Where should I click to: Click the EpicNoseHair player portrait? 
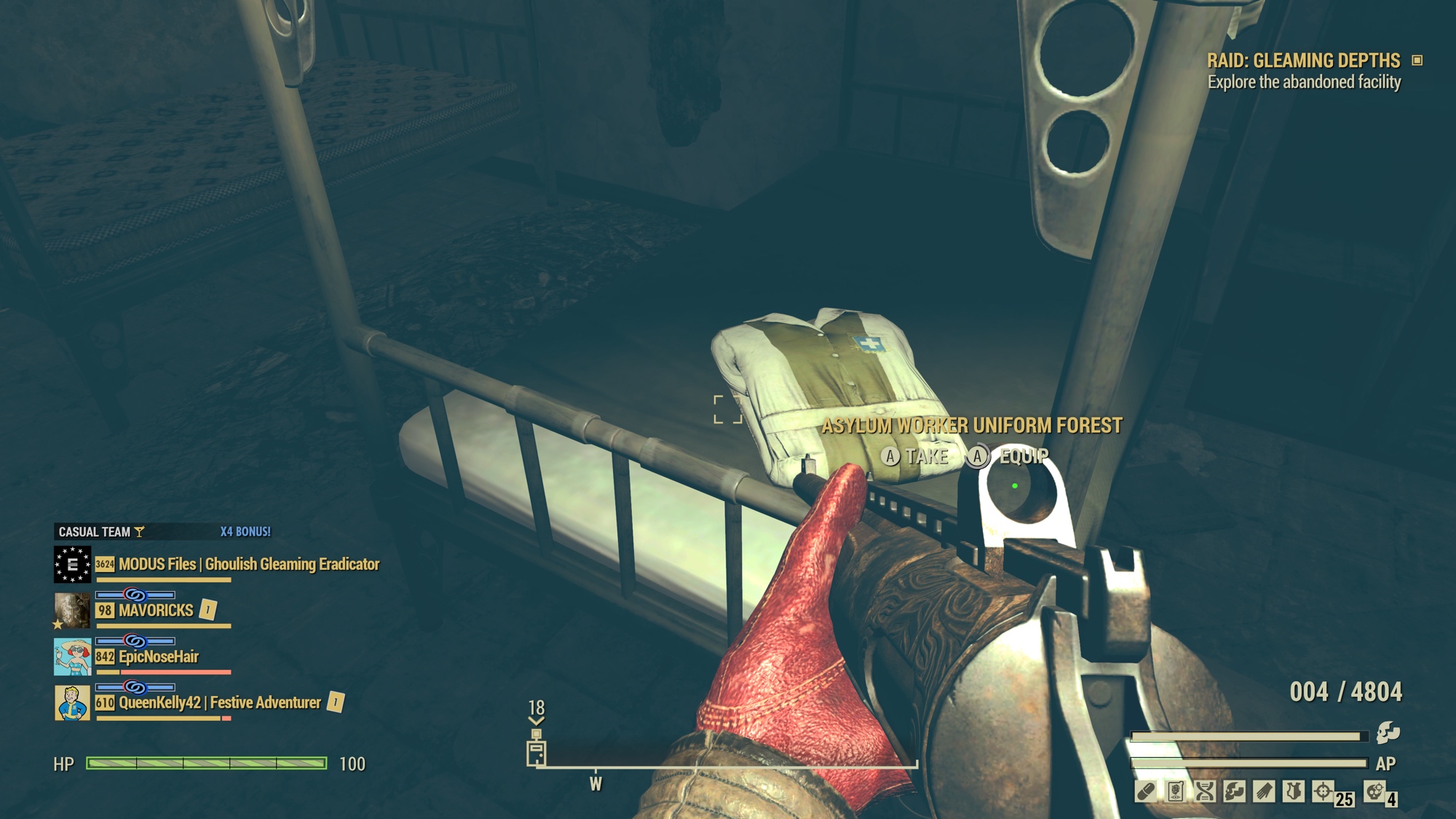72,657
